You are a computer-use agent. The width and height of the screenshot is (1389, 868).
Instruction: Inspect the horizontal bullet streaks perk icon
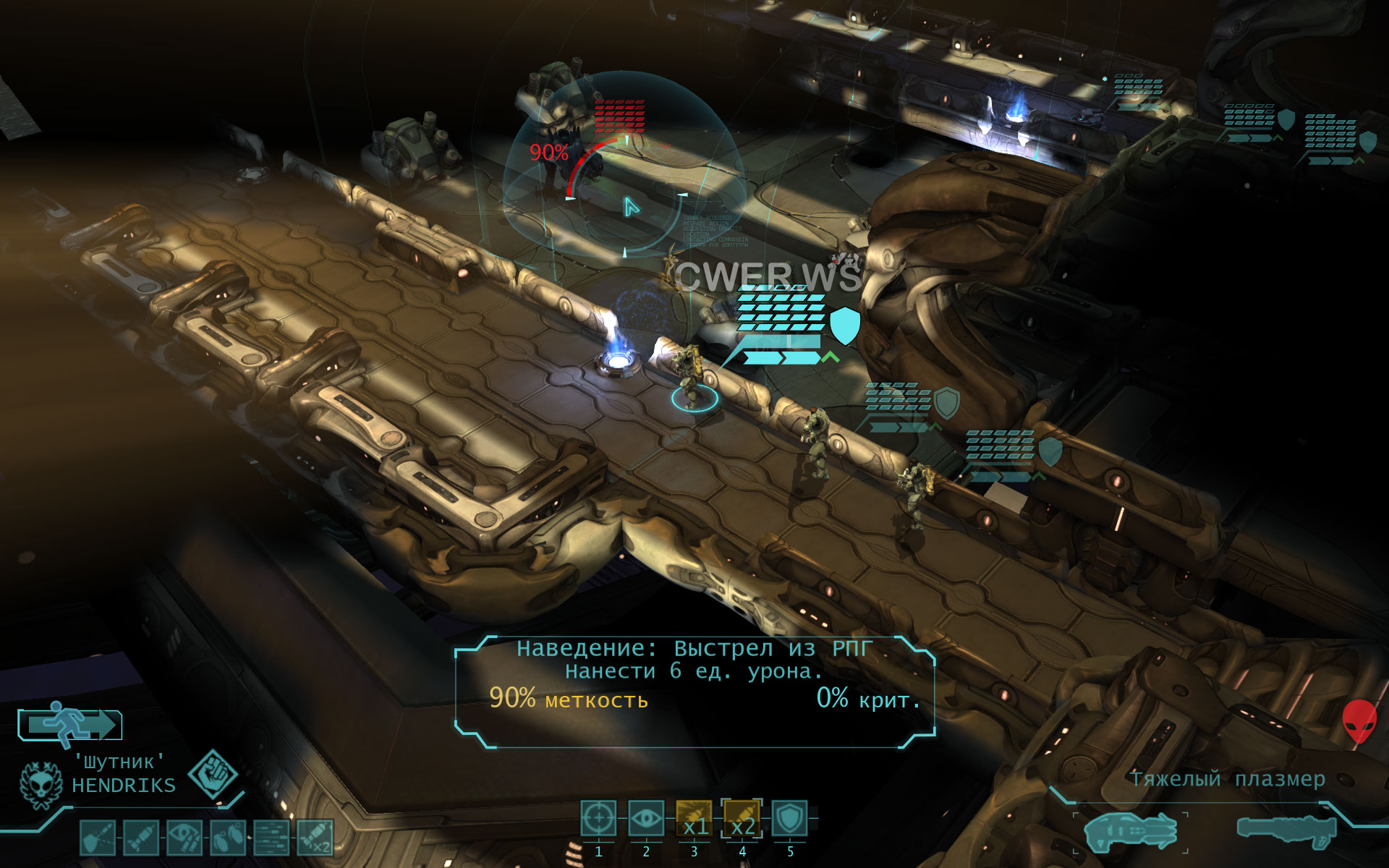[272, 838]
